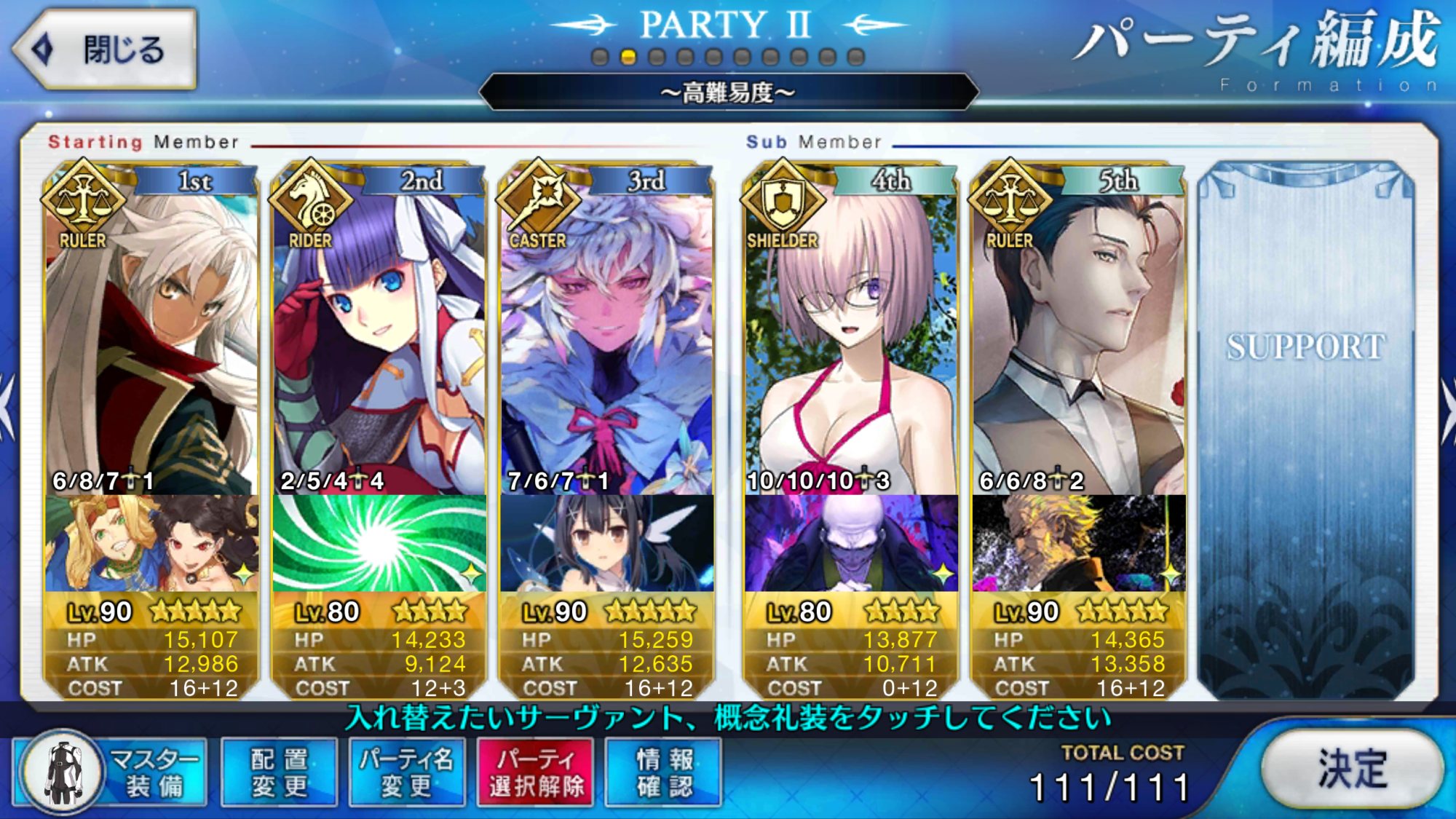Select the 4th slot Shielder servant card
Image resolution: width=1456 pixels, height=819 pixels.
coord(851,342)
